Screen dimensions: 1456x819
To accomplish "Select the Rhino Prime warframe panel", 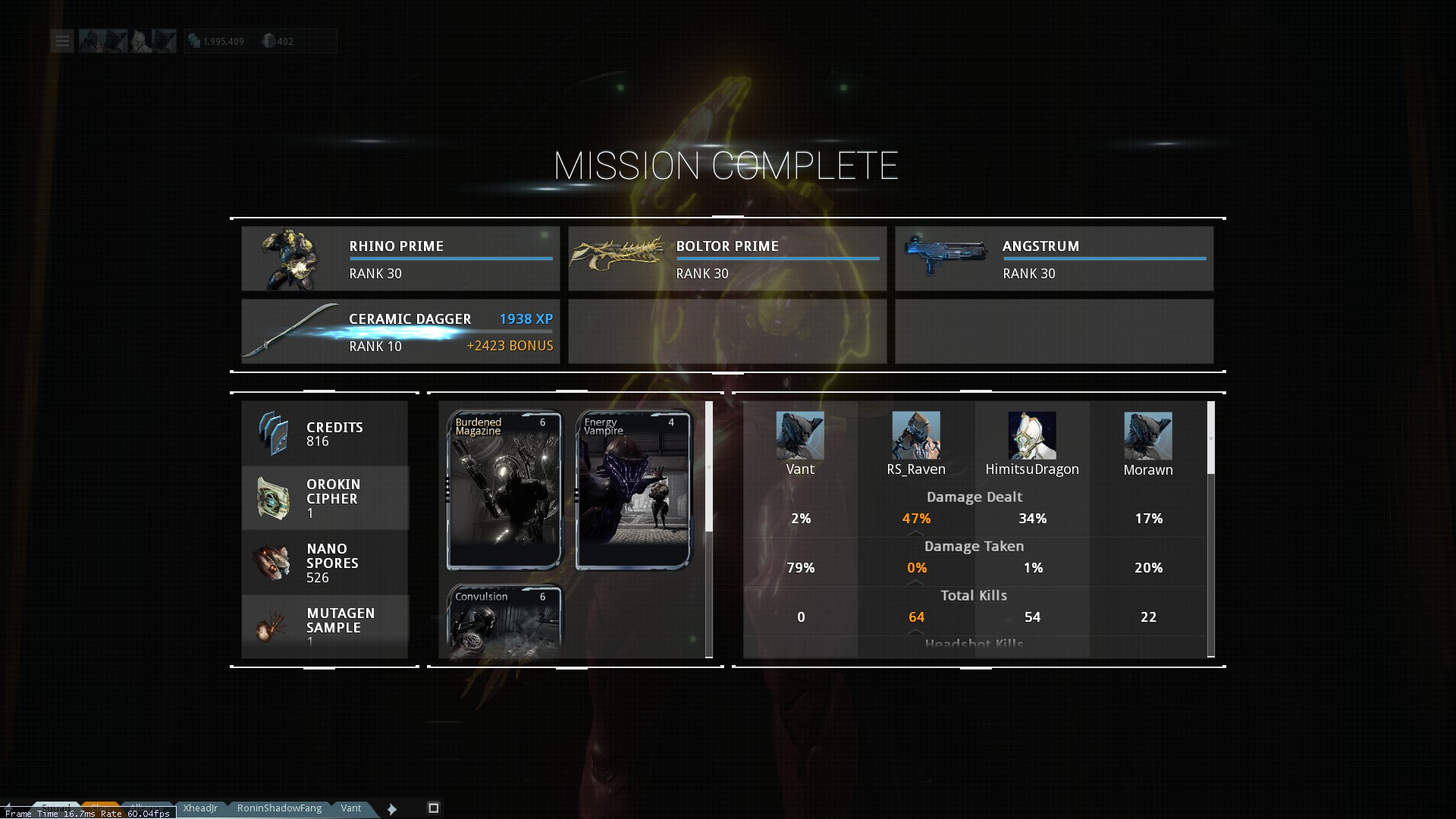I will pos(400,259).
